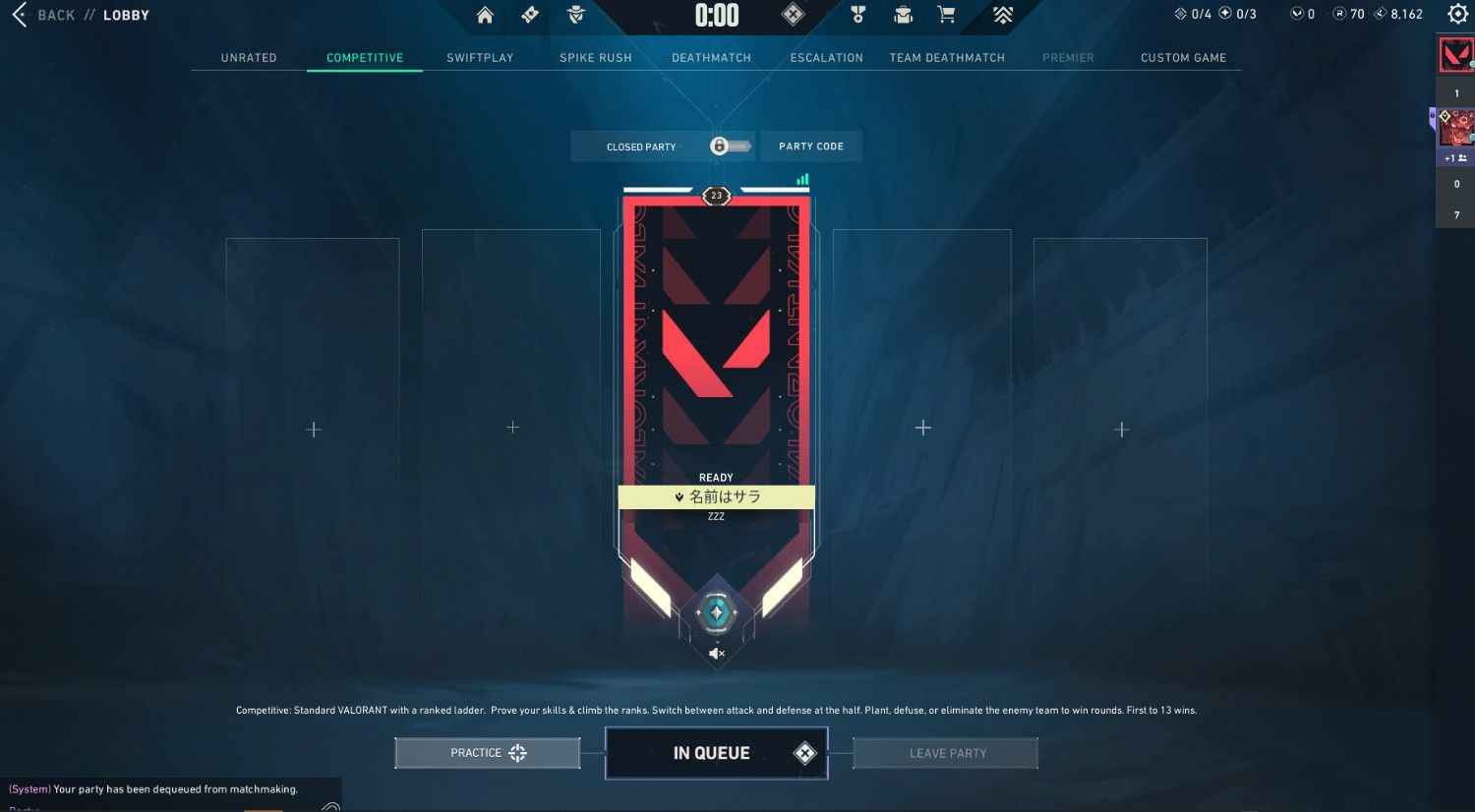Switch to the Deathmatch mode tab
The image size is (1475, 812).
711,57
